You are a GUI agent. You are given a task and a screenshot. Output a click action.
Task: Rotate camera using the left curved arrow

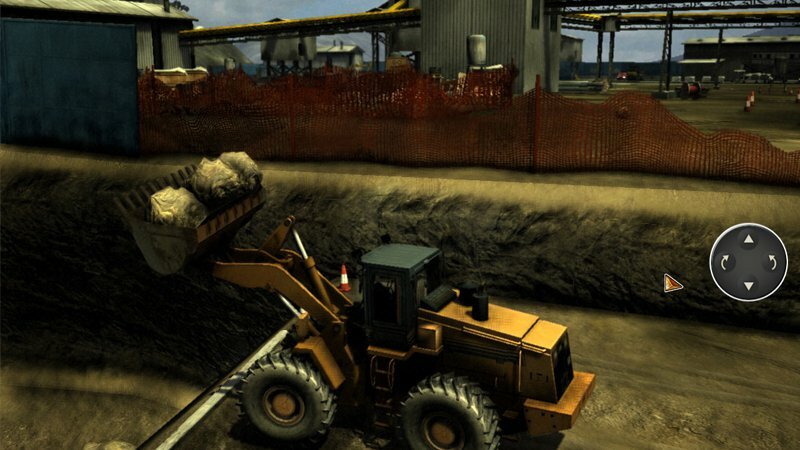tap(725, 263)
